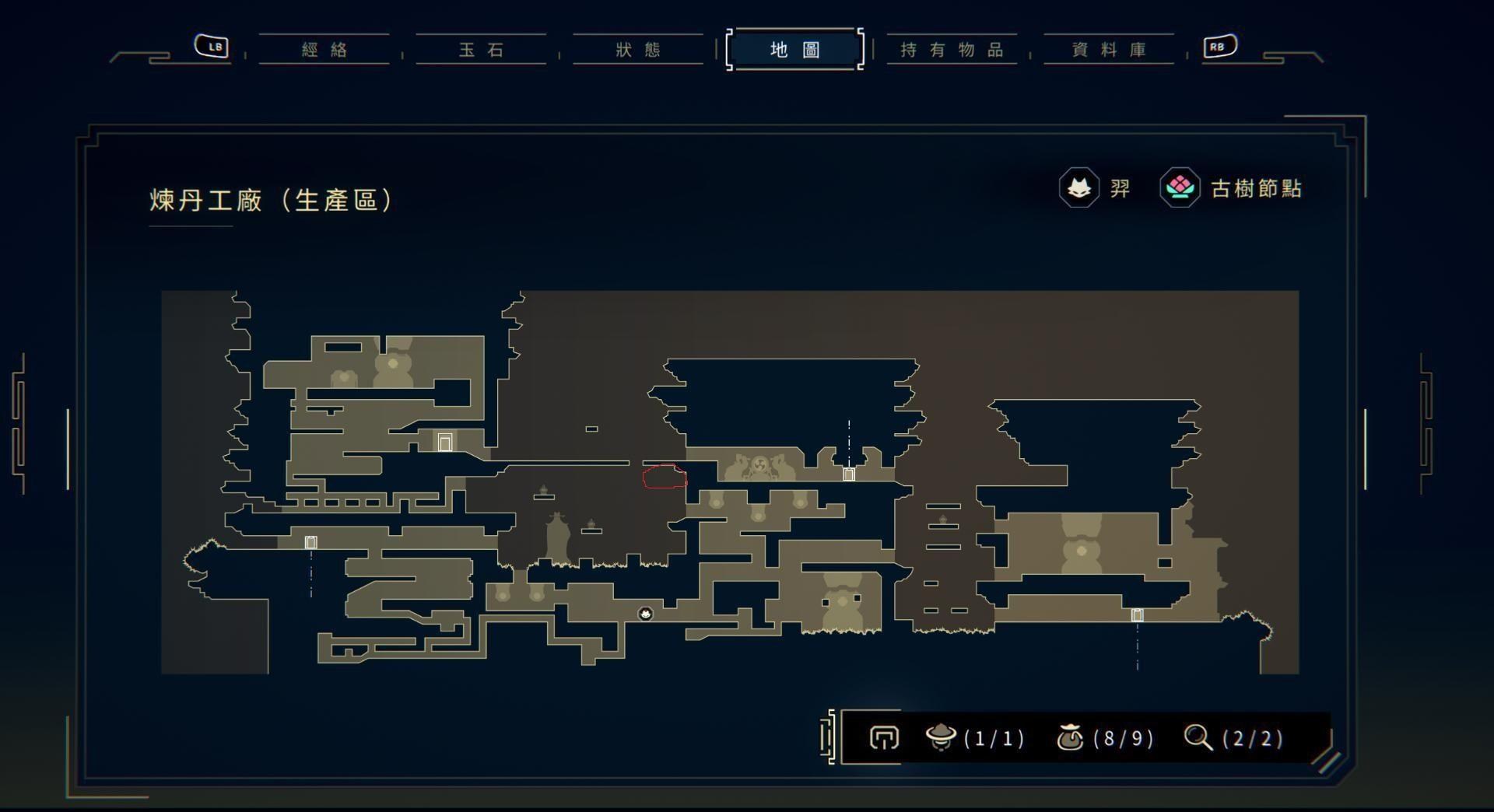Open the 資料庫 database tab
Screen dimensions: 1494x812
tap(1108, 49)
